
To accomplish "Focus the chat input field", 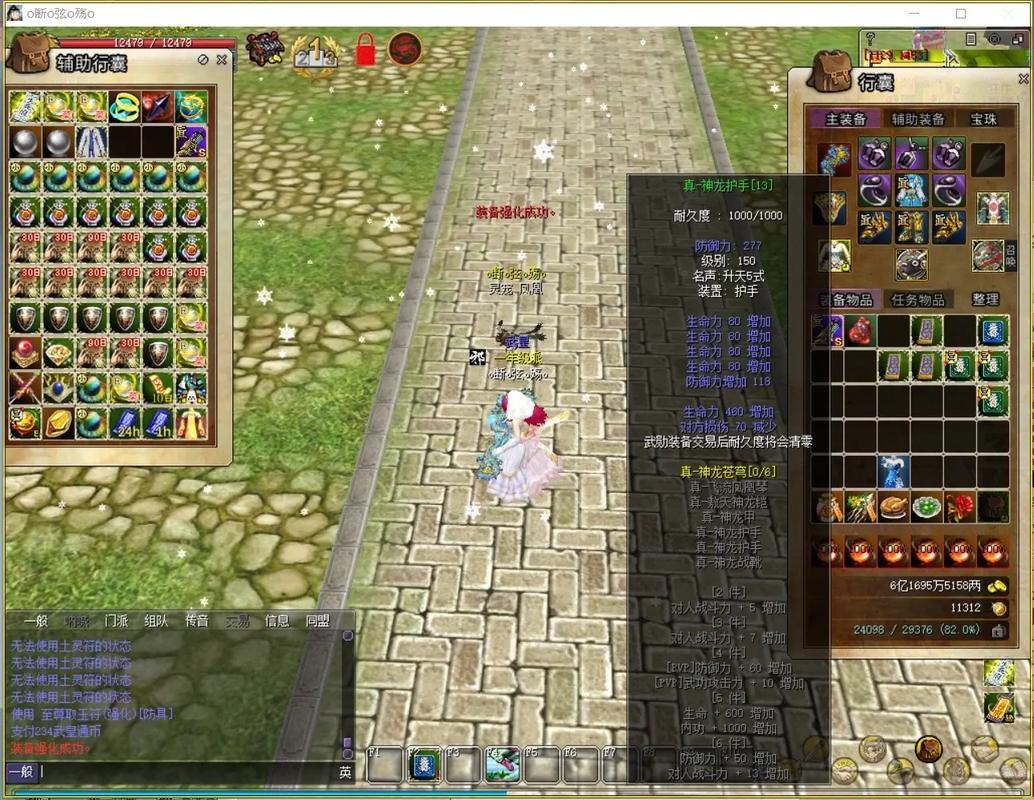I will pyautogui.click(x=185, y=772).
